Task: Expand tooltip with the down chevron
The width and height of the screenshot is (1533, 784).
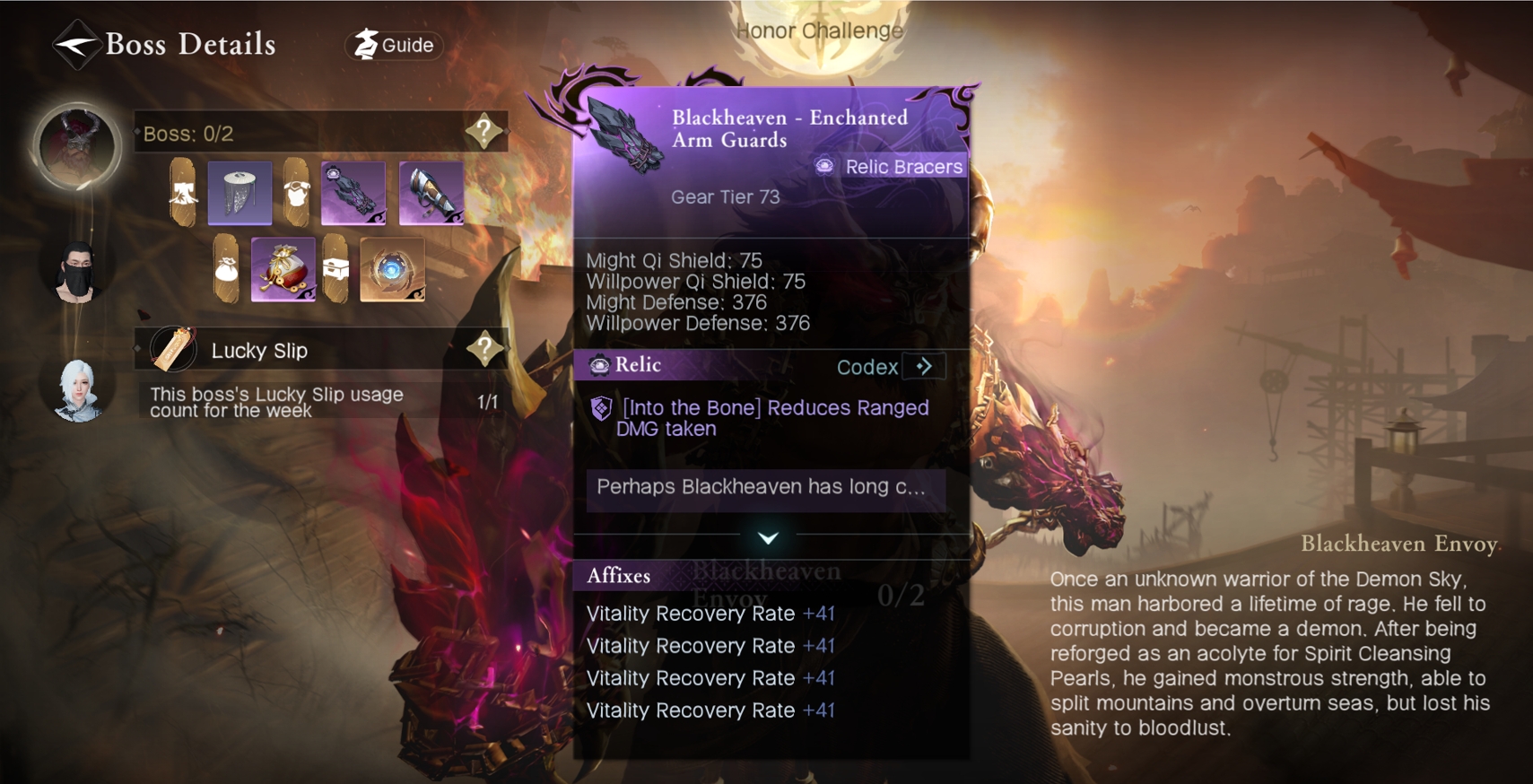Action: point(768,537)
